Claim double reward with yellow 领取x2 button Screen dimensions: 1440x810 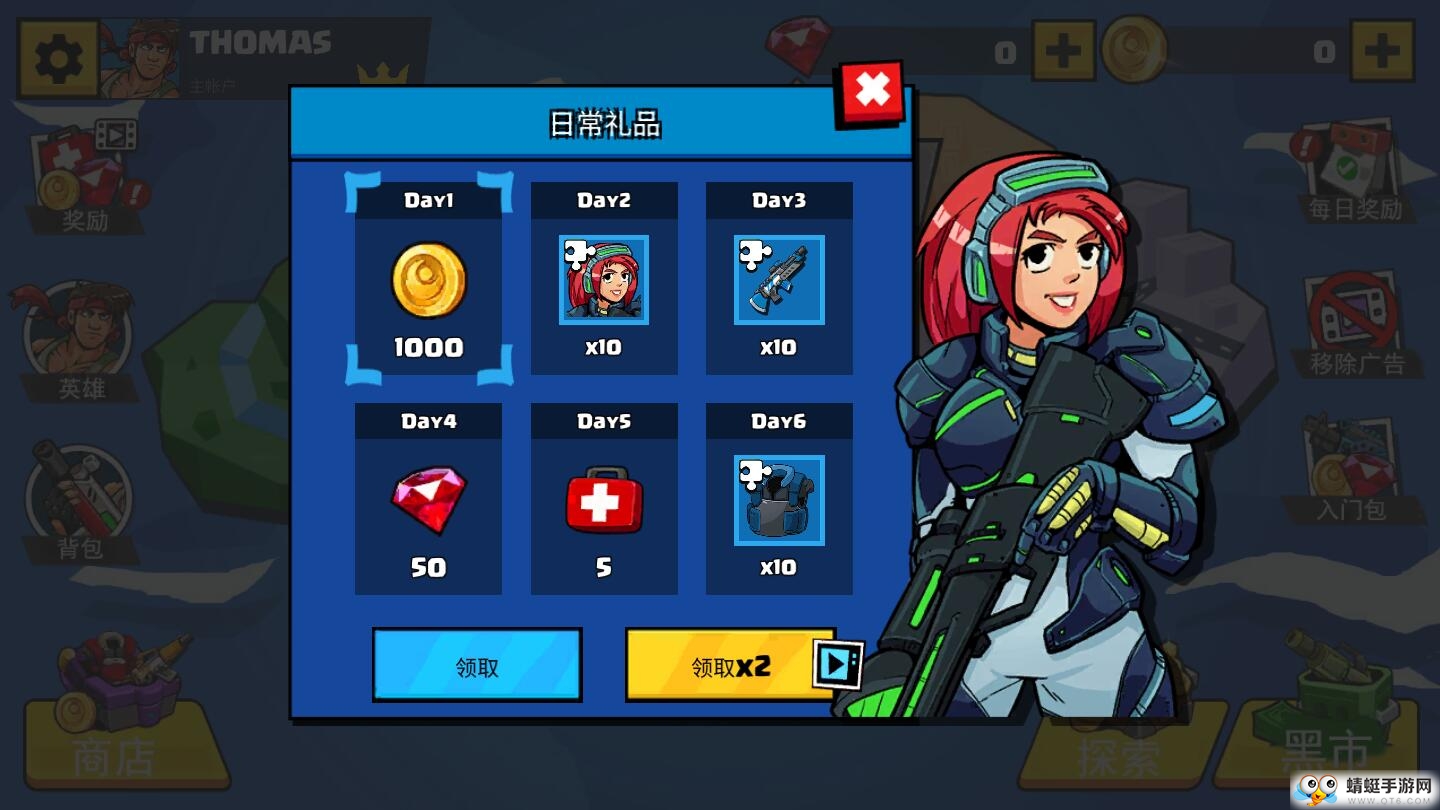[730, 666]
